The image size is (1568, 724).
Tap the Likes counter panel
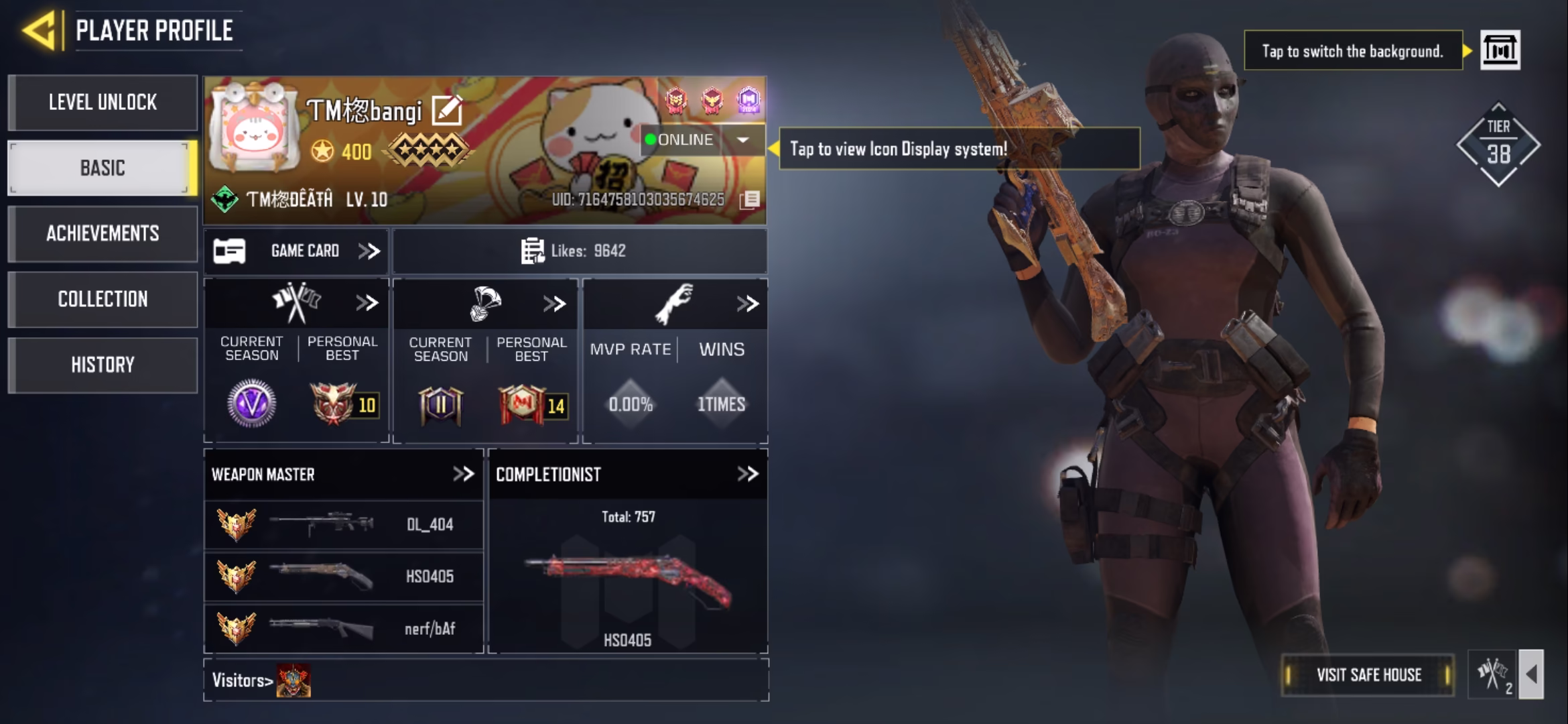tap(579, 251)
